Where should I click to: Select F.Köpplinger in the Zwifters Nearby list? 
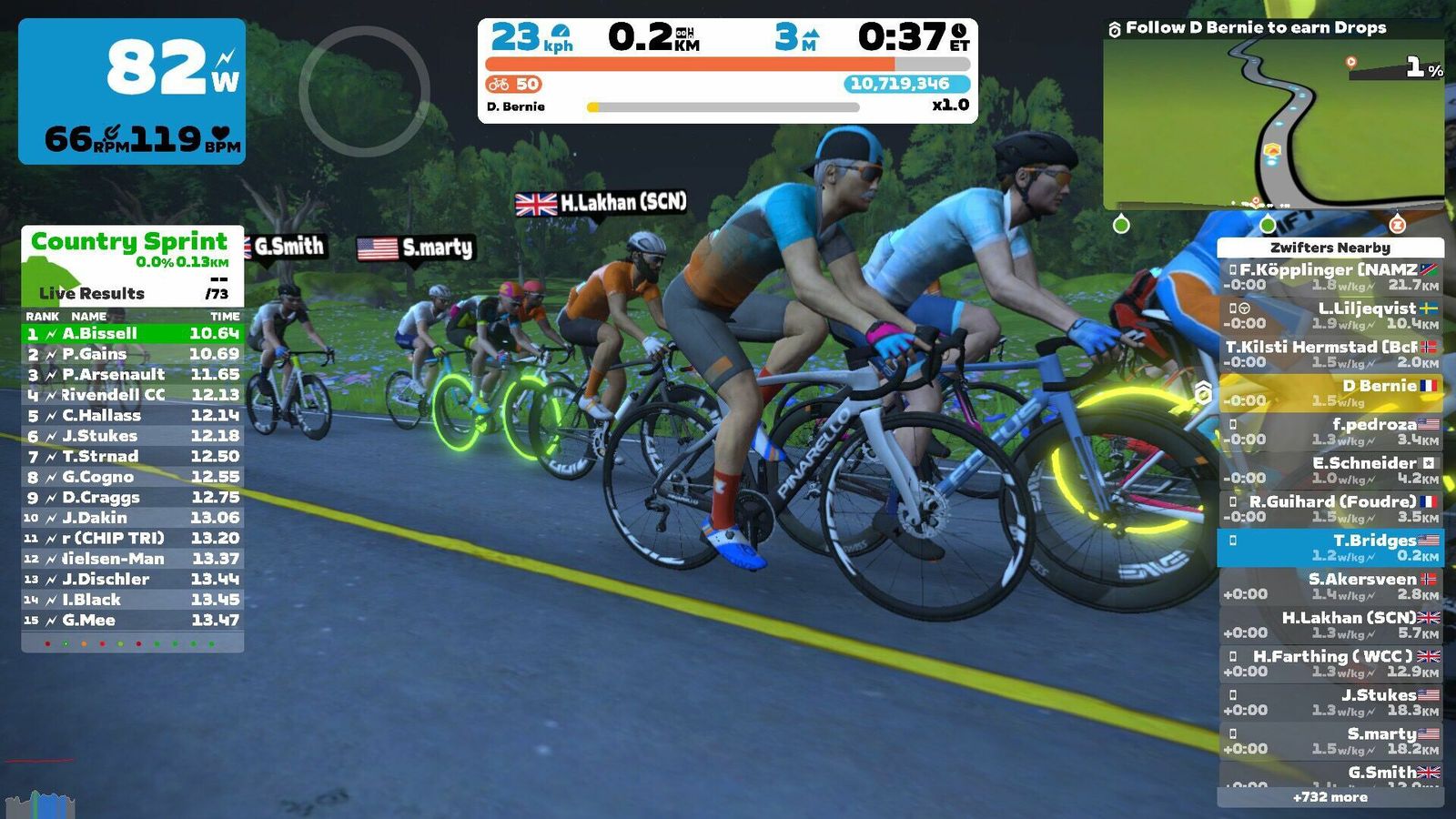point(1330,277)
